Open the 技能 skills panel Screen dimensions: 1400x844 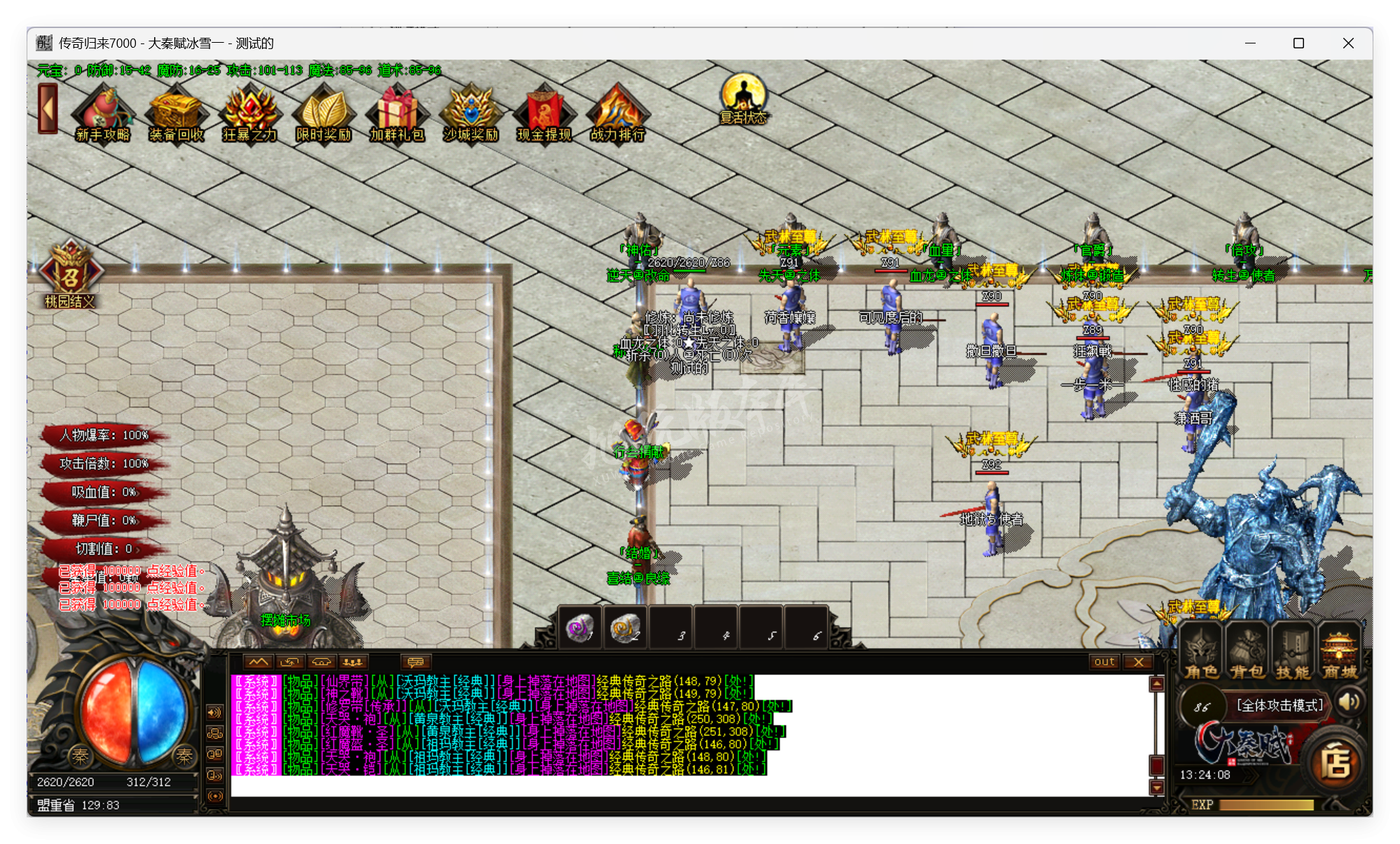[1293, 652]
